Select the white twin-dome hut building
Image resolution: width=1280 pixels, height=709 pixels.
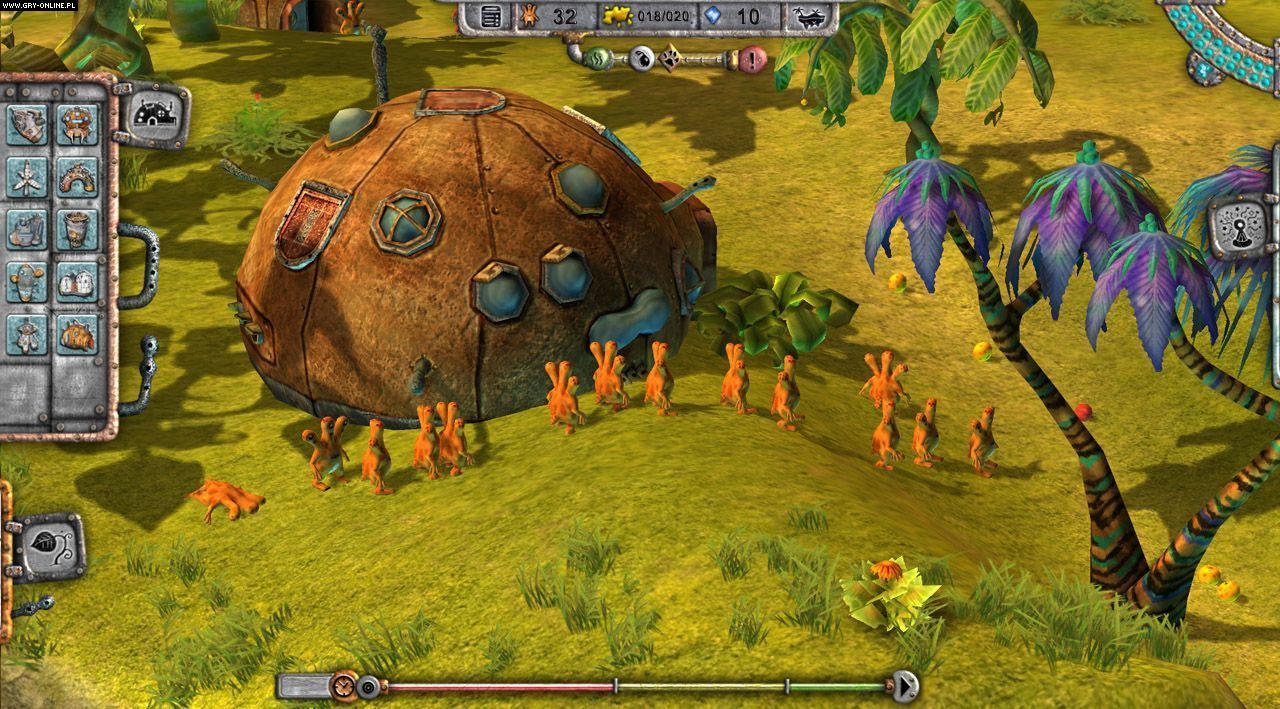coord(77,282)
